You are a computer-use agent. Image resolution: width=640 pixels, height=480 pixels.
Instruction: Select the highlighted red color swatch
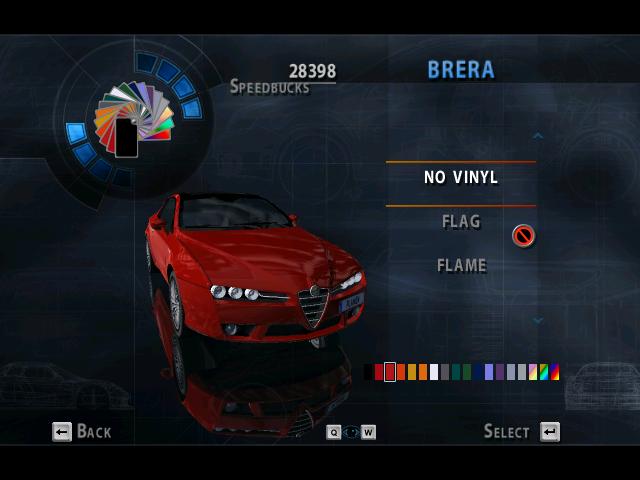click(x=390, y=372)
